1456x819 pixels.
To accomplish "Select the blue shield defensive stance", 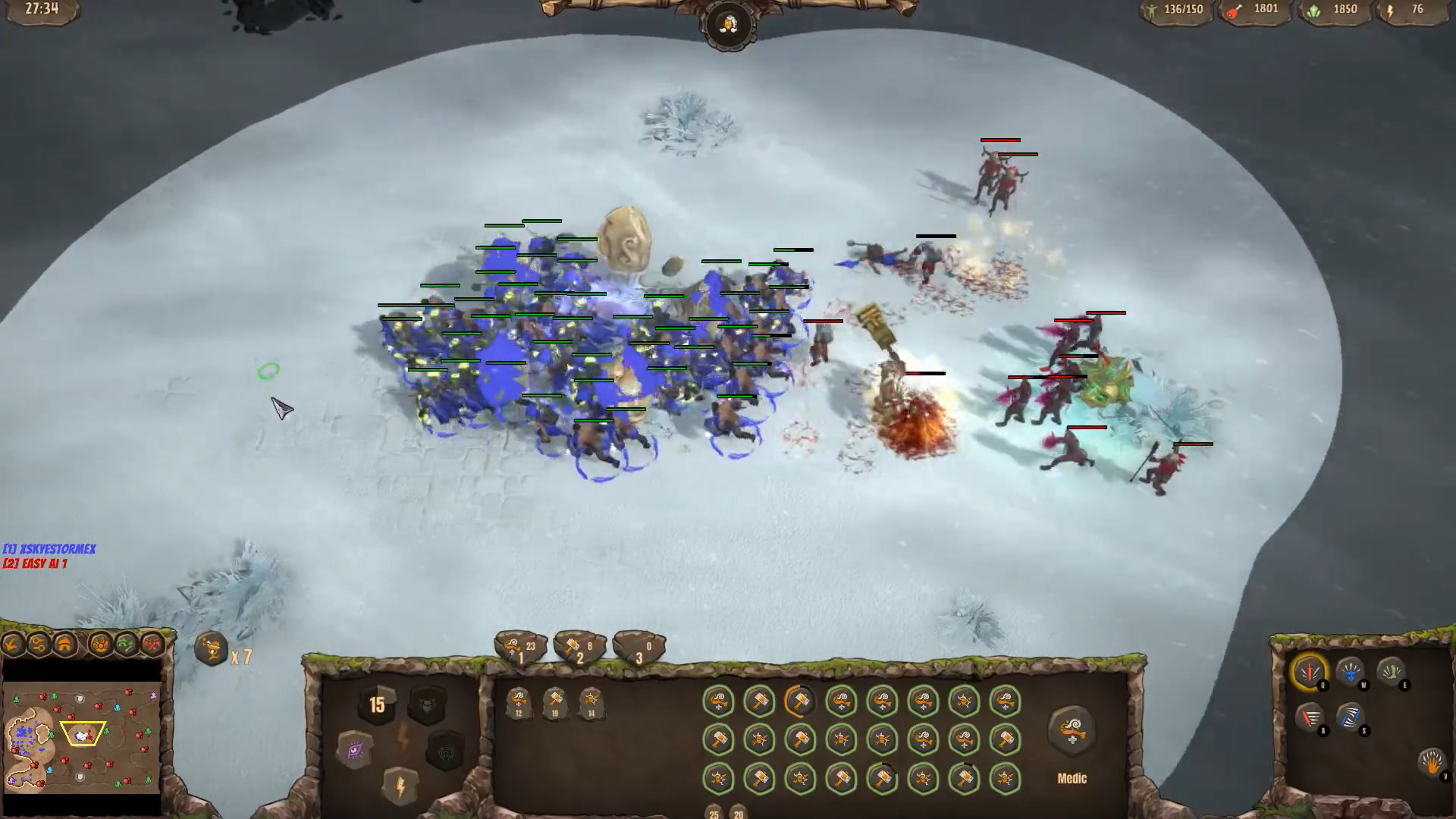I will pyautogui.click(x=1350, y=671).
